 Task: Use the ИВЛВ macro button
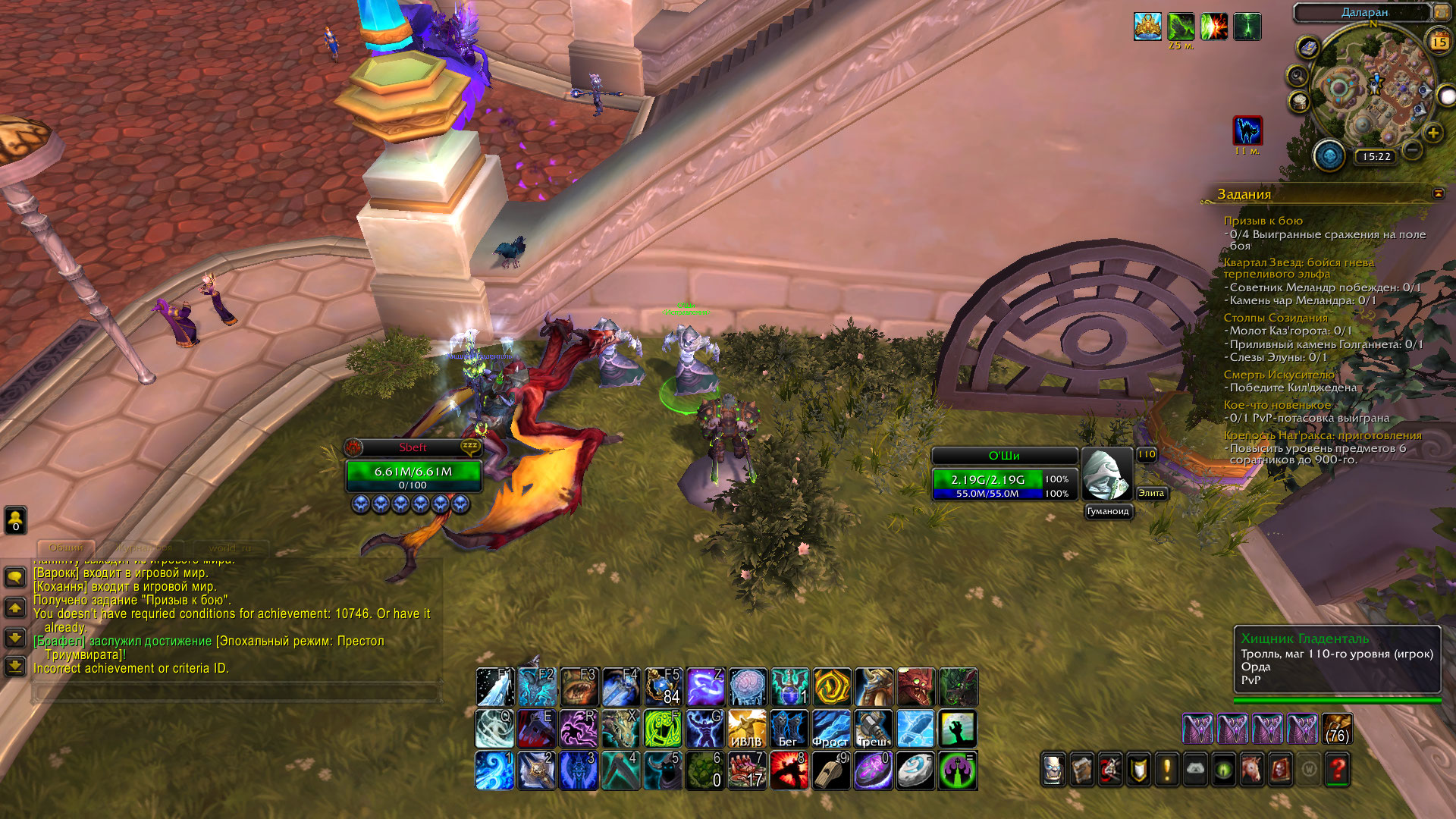coord(747,729)
